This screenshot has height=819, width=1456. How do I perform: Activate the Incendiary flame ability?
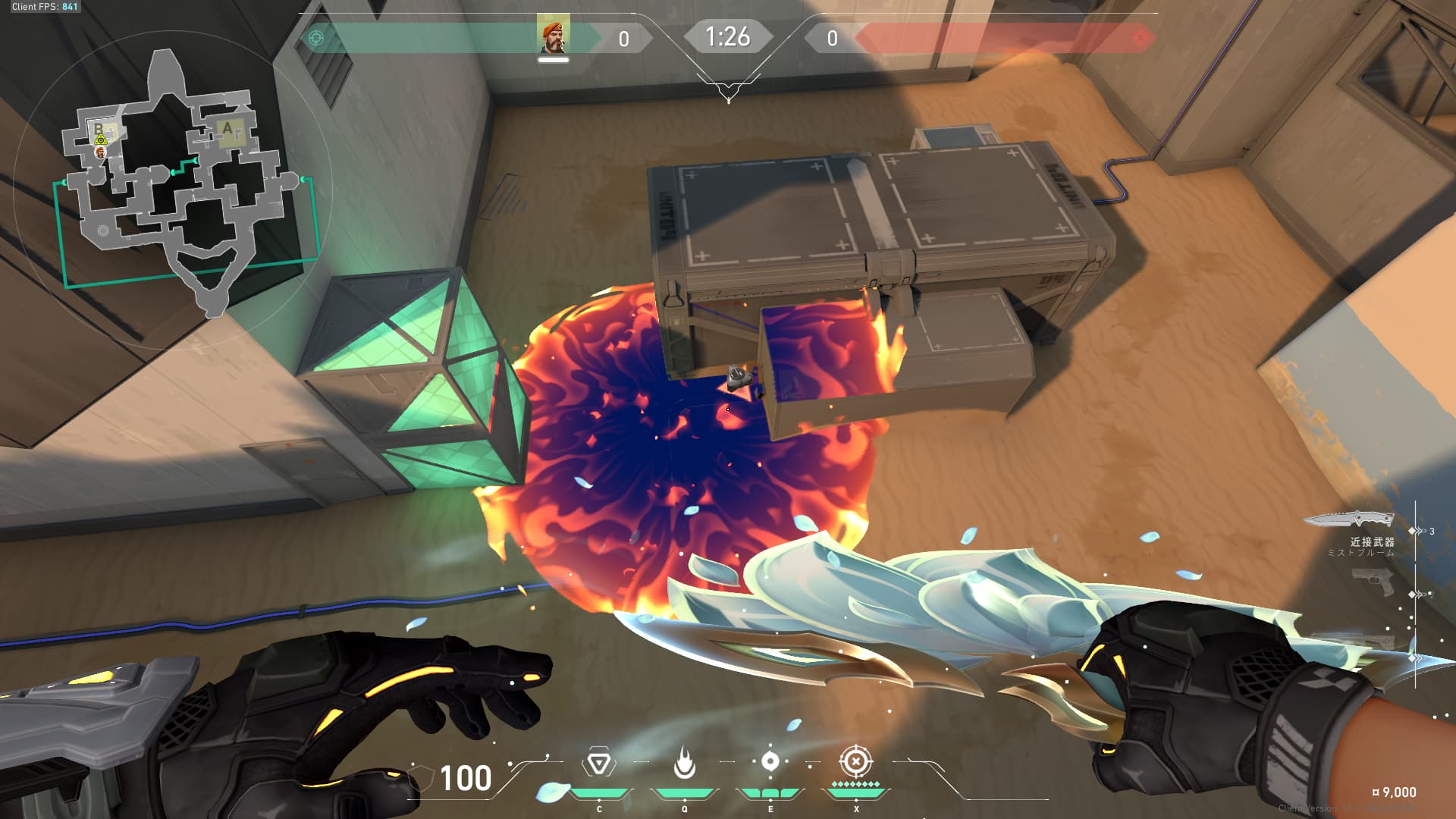click(x=684, y=763)
